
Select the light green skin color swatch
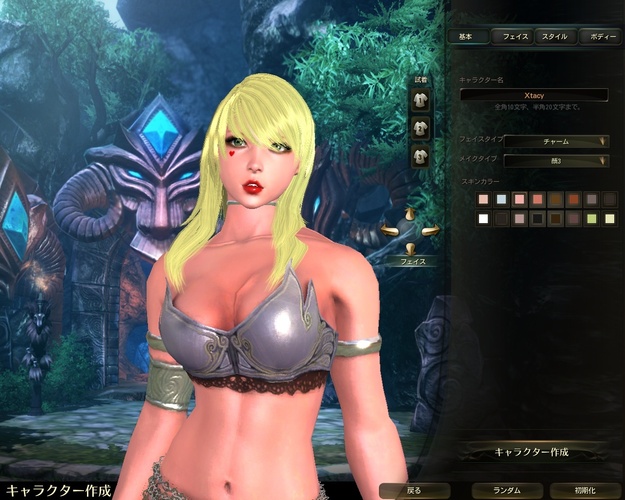590,218
